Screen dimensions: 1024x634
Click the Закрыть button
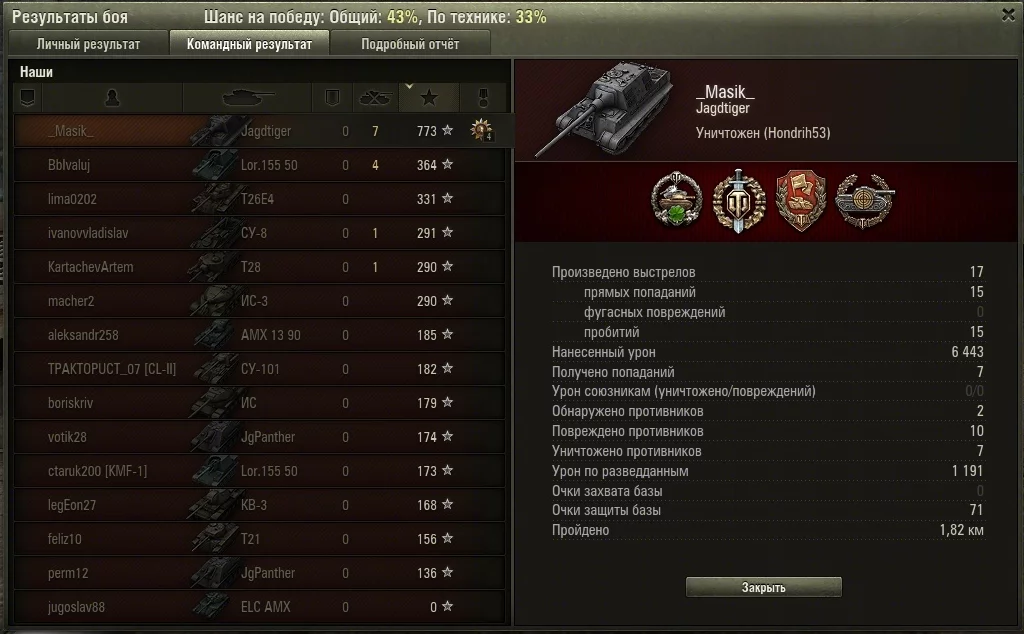(x=763, y=587)
